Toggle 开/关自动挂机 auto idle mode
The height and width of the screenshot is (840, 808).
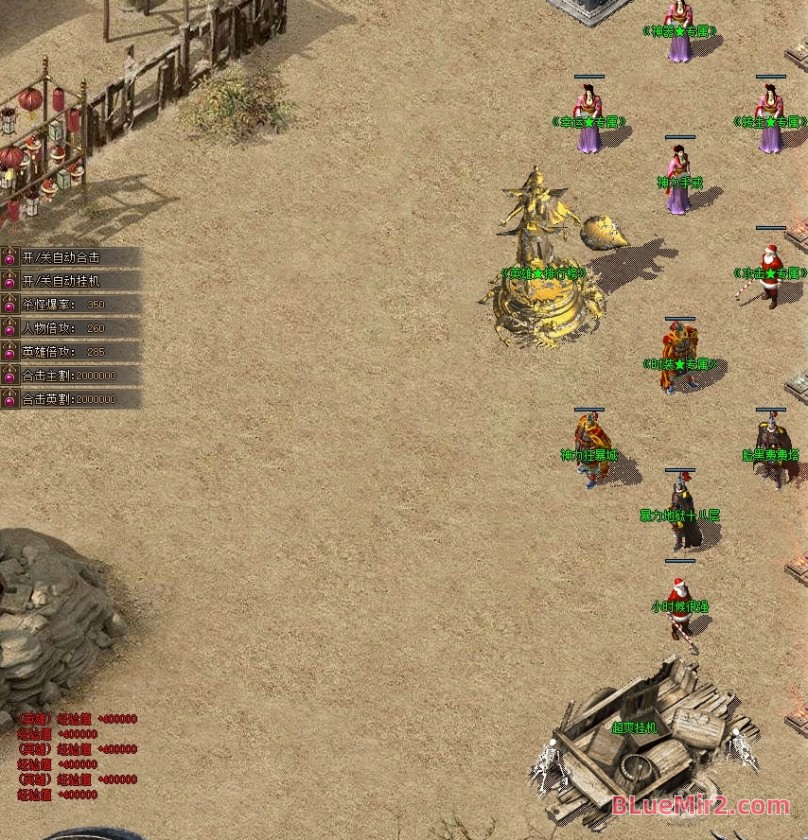61,281
